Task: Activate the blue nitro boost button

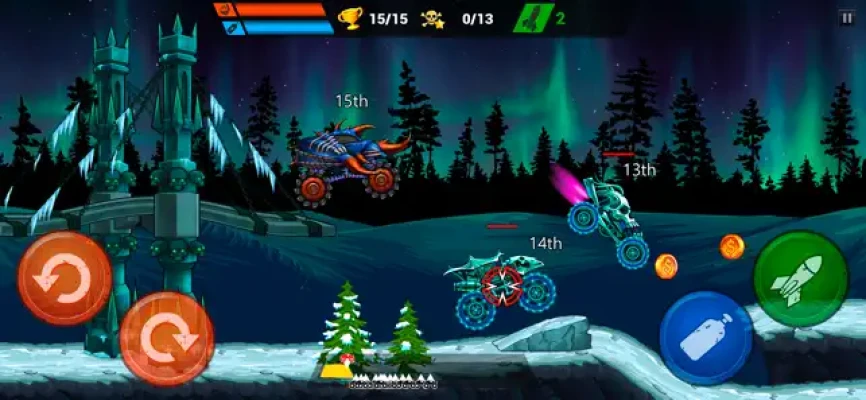Action: click(706, 338)
